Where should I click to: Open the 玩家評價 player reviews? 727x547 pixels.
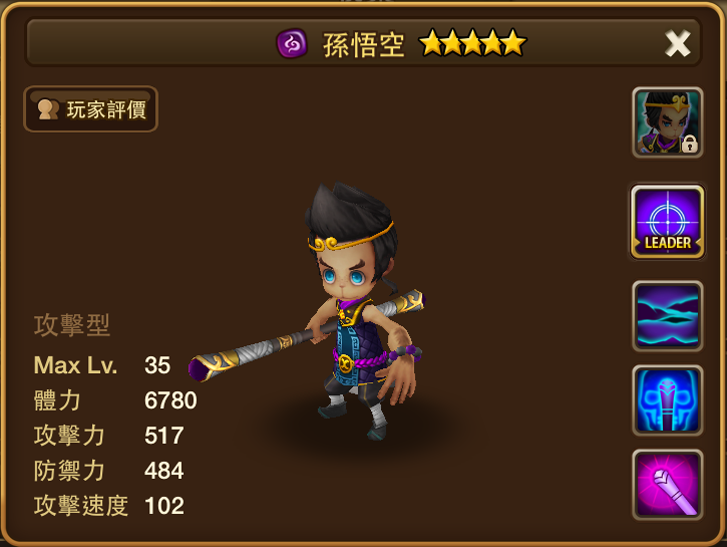tap(91, 109)
